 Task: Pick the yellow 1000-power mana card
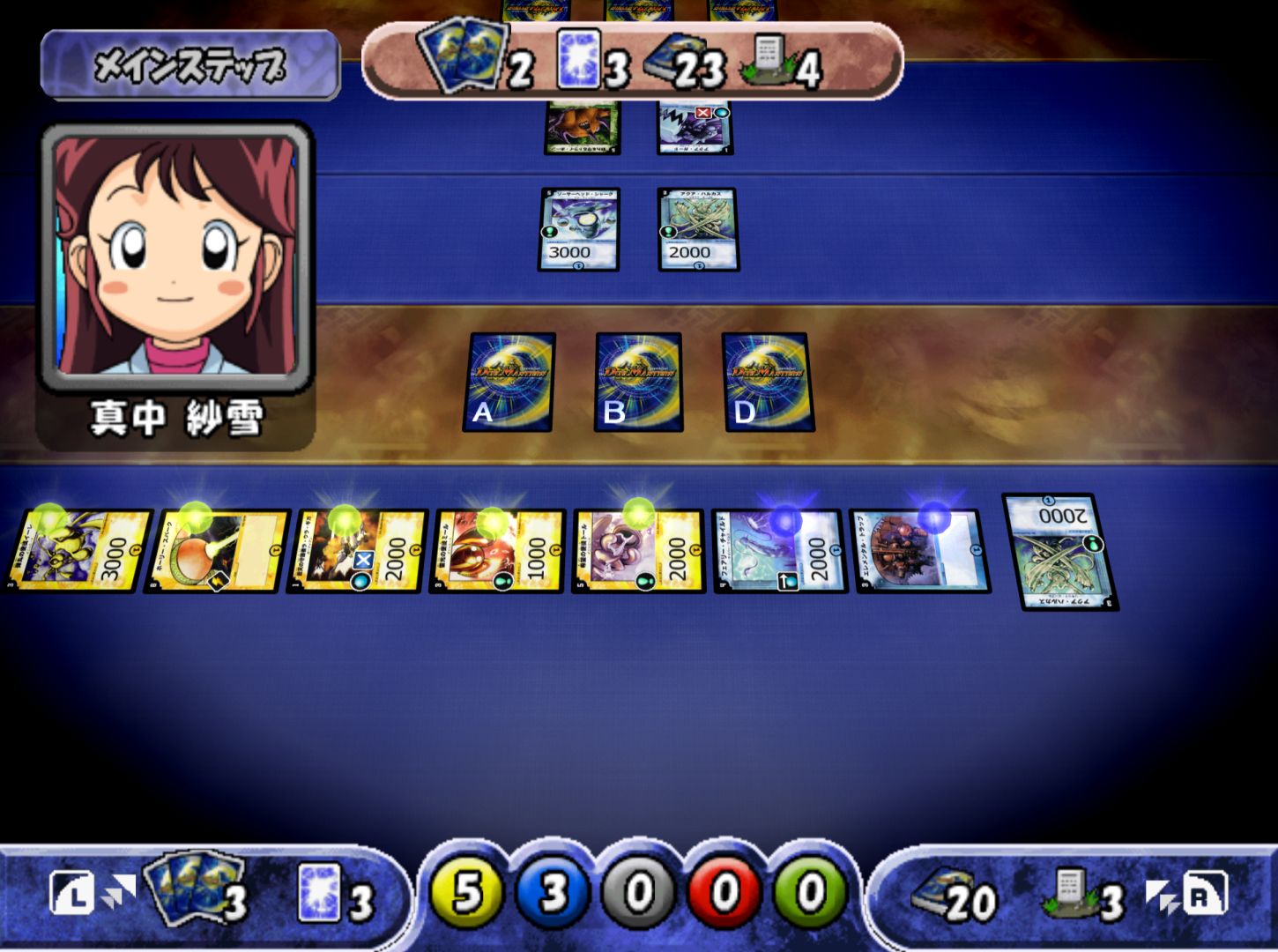click(498, 550)
